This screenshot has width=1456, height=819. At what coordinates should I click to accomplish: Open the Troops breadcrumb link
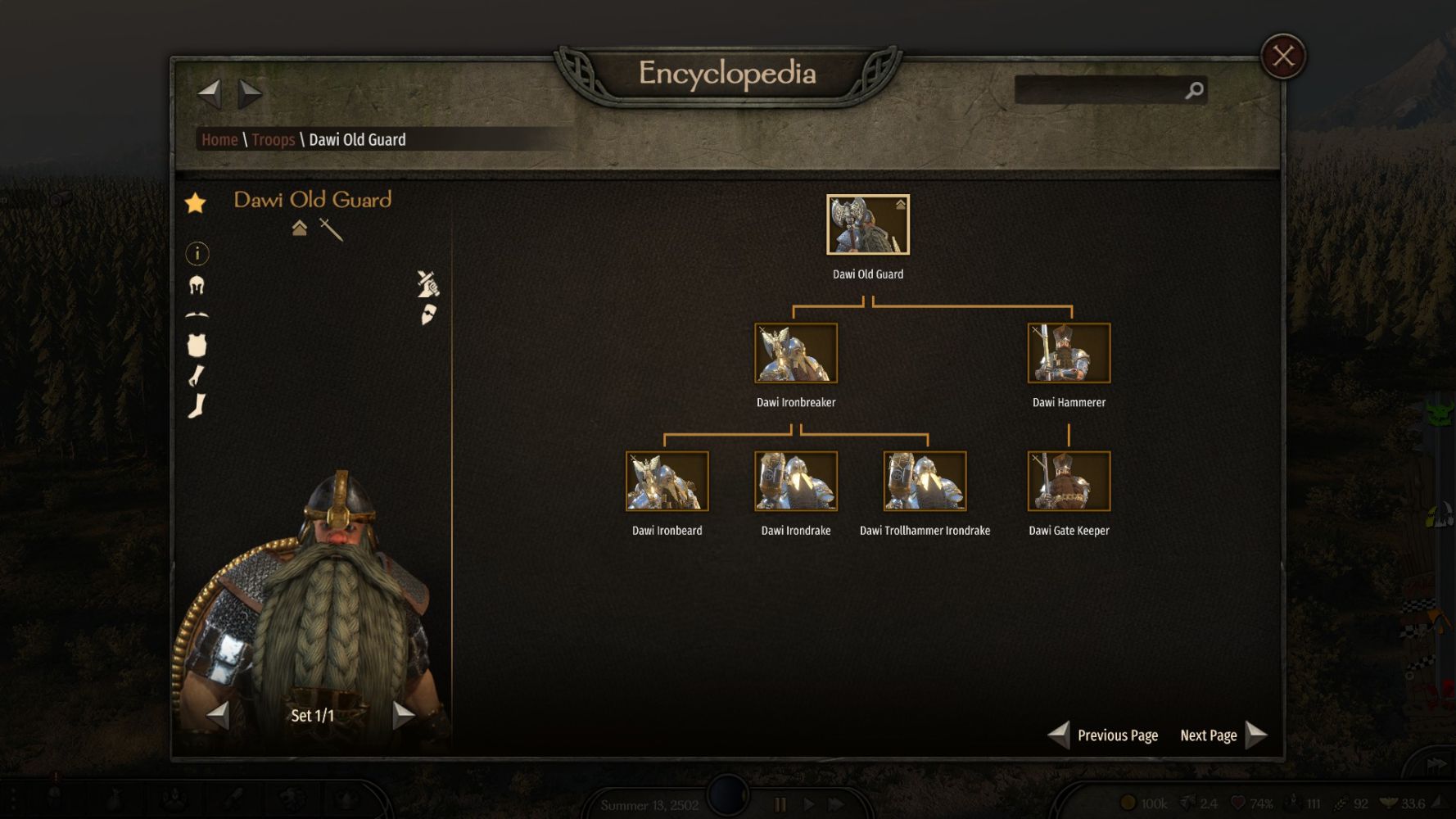[273, 140]
